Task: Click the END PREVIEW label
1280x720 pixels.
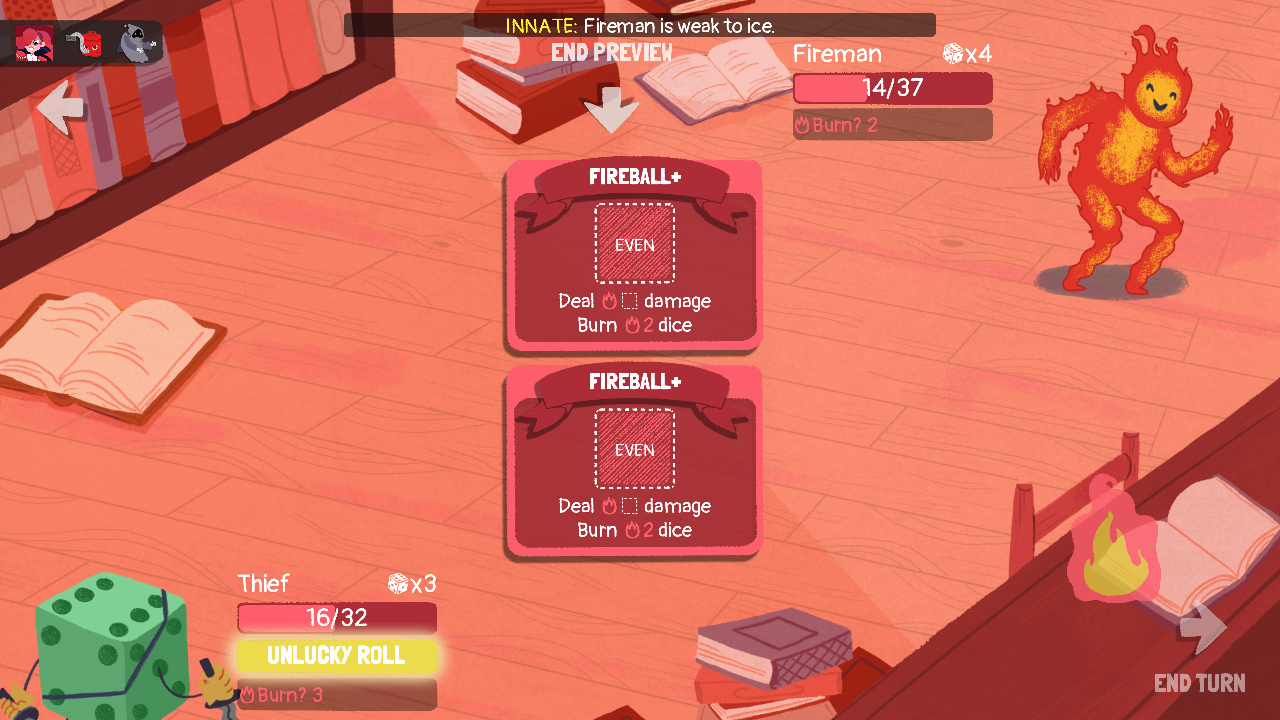Action: coord(611,53)
